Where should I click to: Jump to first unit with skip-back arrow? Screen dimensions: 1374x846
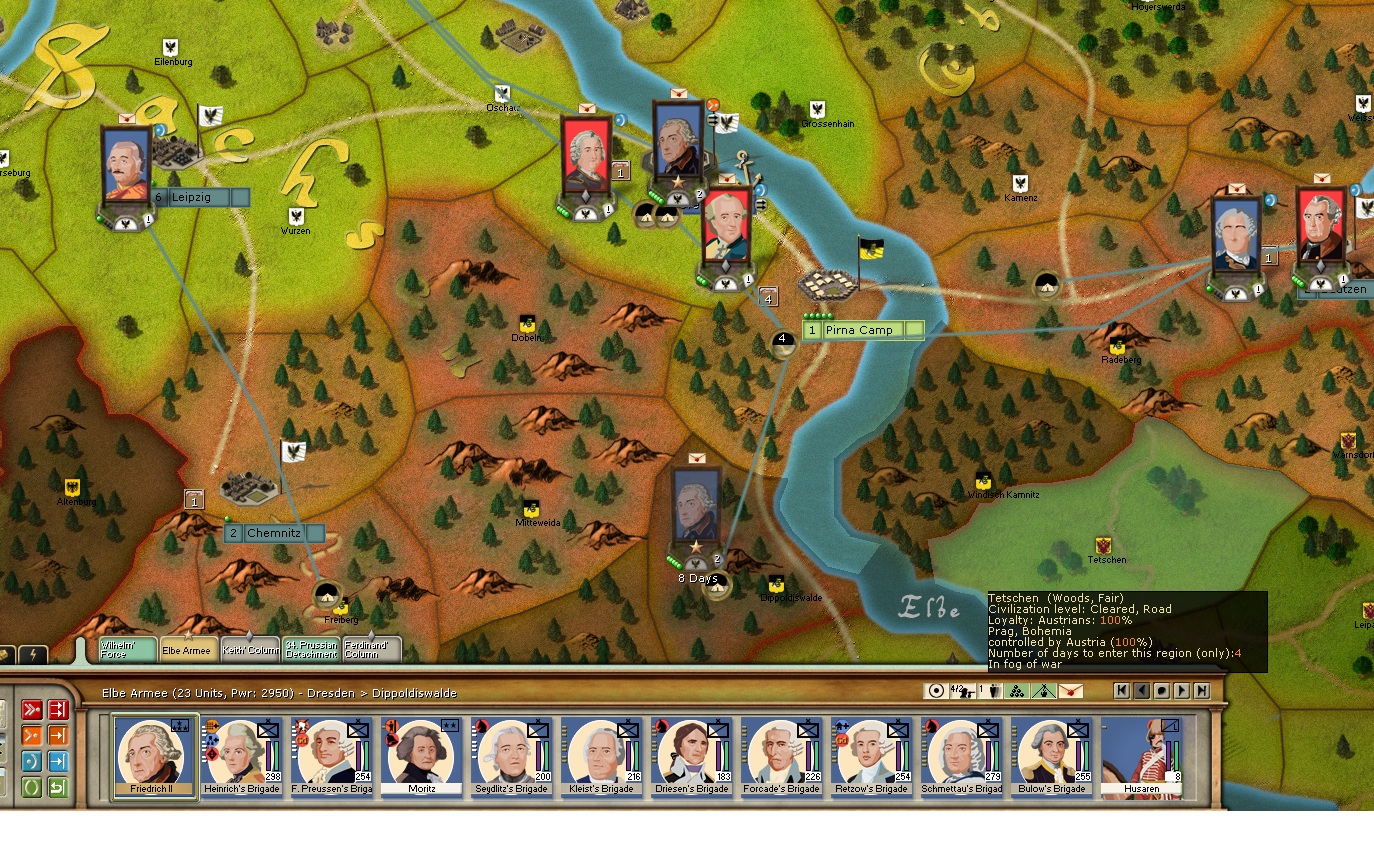coord(1122,691)
